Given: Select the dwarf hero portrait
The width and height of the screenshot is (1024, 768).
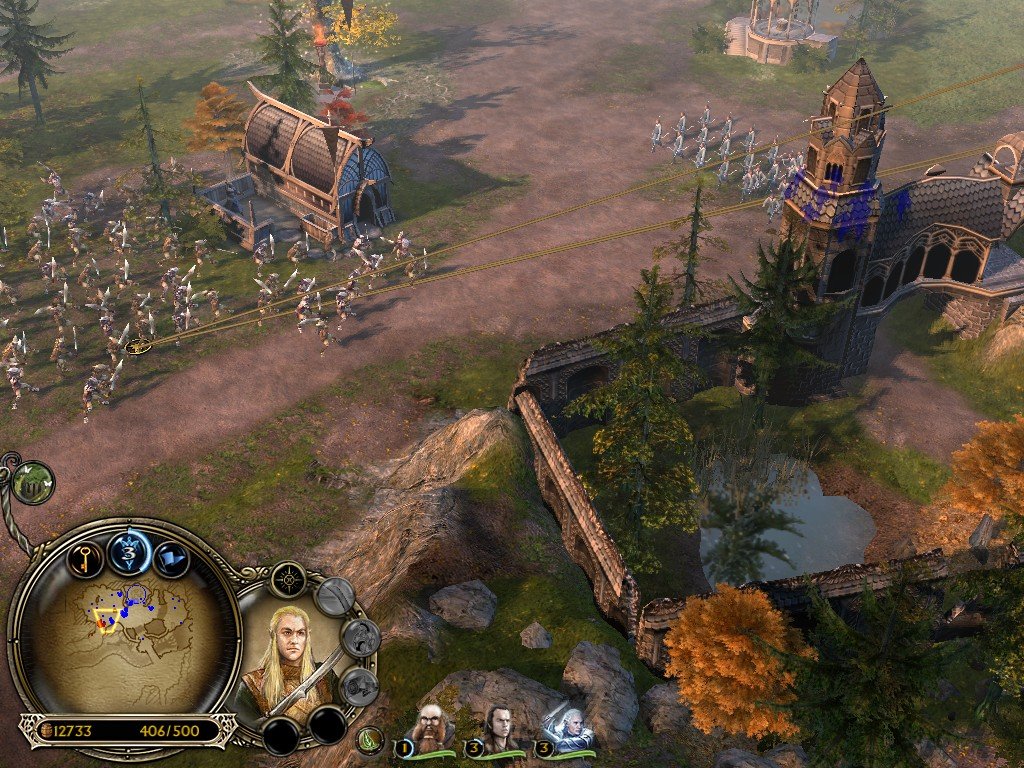Looking at the screenshot, I should coord(430,730).
